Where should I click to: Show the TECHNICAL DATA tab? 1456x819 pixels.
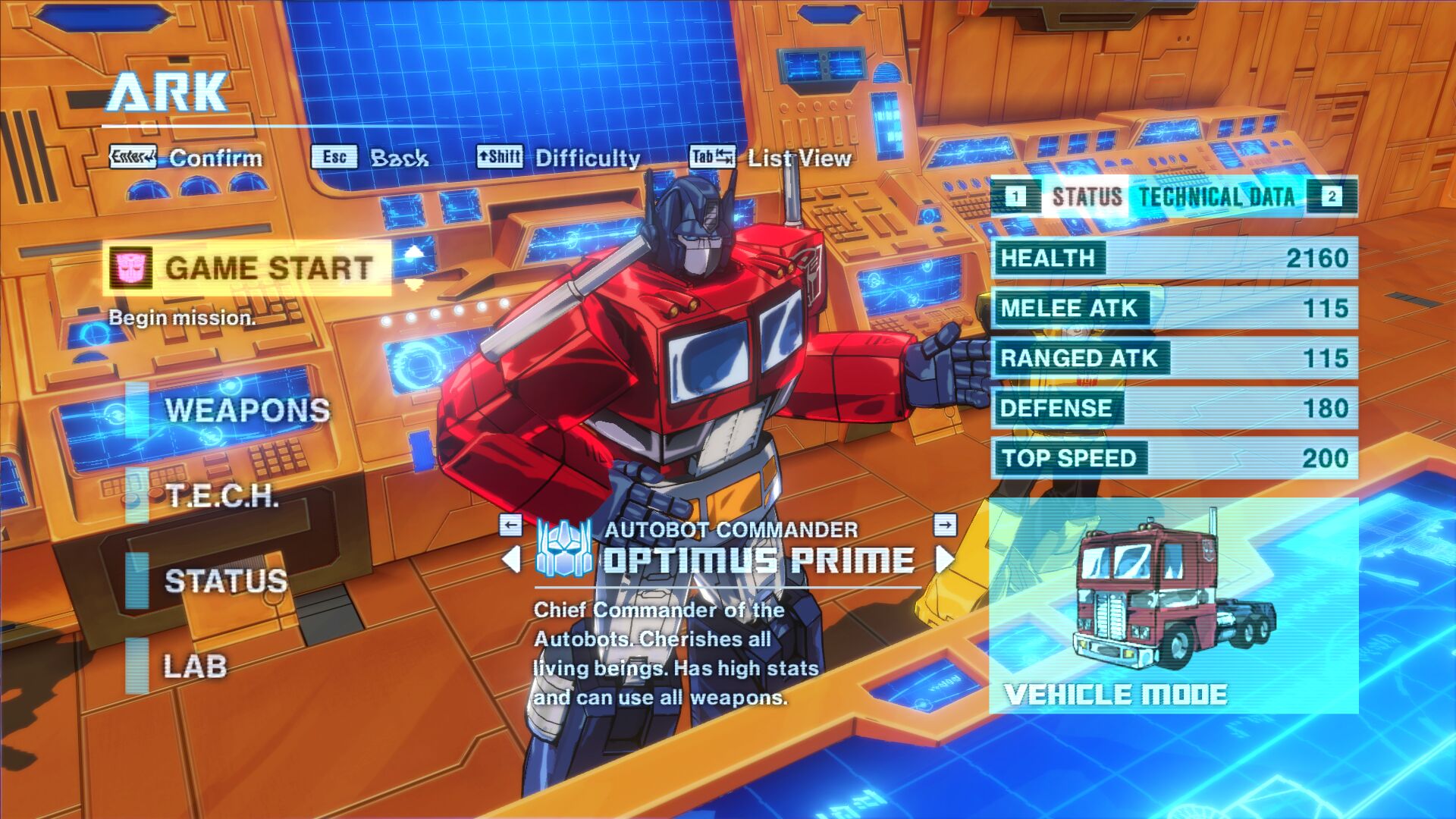[1216, 197]
